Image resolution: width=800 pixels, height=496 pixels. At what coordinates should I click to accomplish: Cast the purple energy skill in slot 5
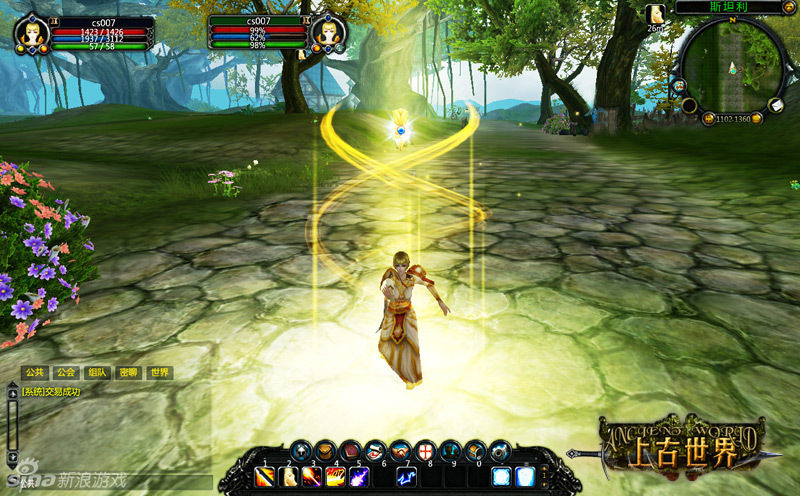click(358, 477)
